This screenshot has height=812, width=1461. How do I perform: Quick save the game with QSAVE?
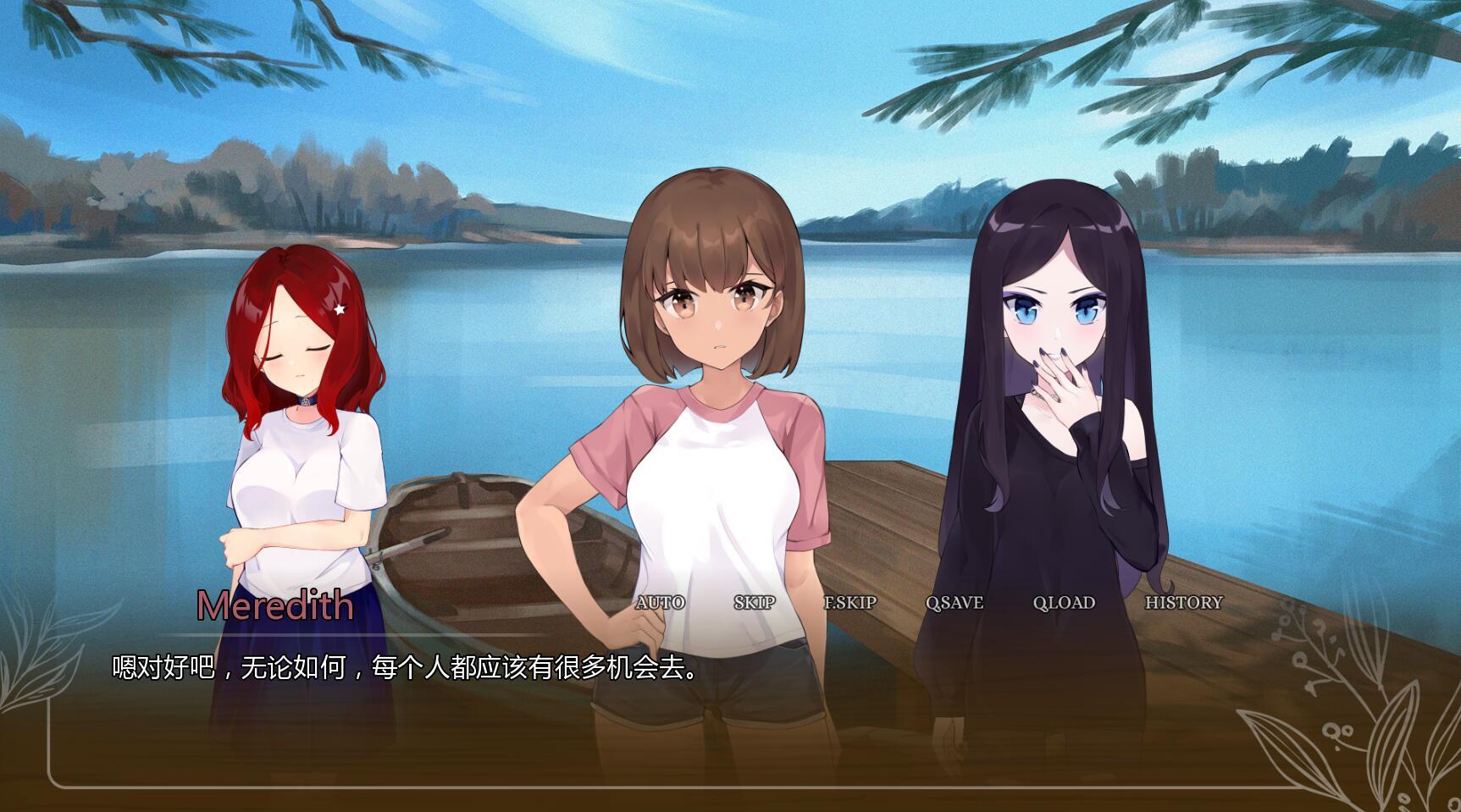pos(954,604)
